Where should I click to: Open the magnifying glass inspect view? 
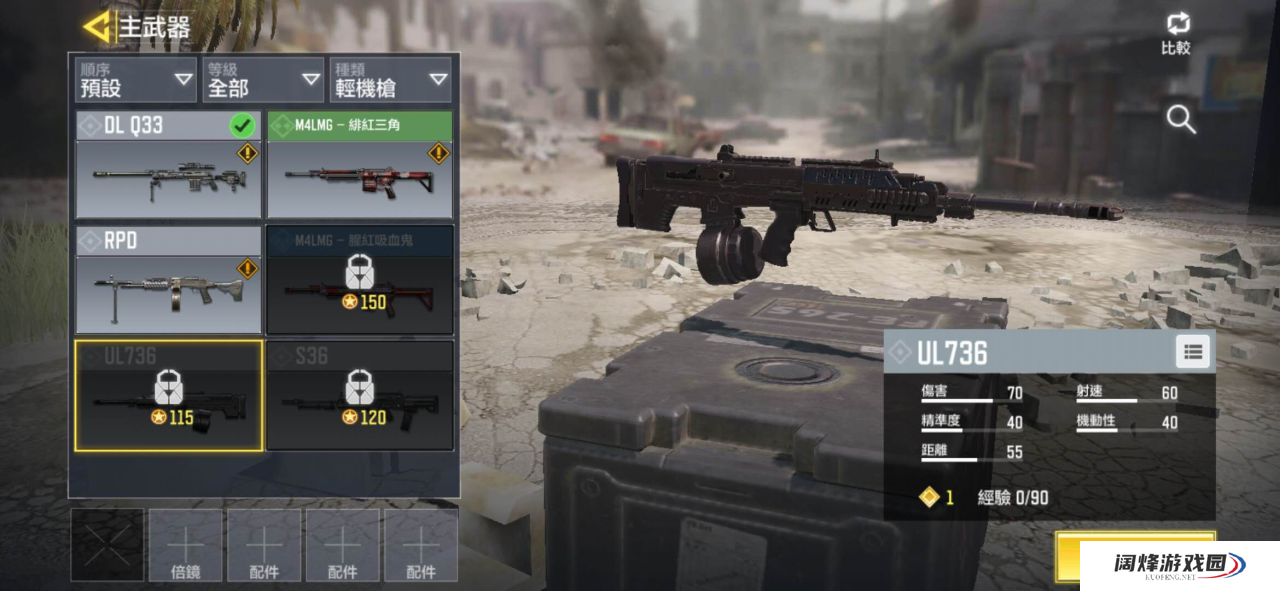(x=1181, y=120)
